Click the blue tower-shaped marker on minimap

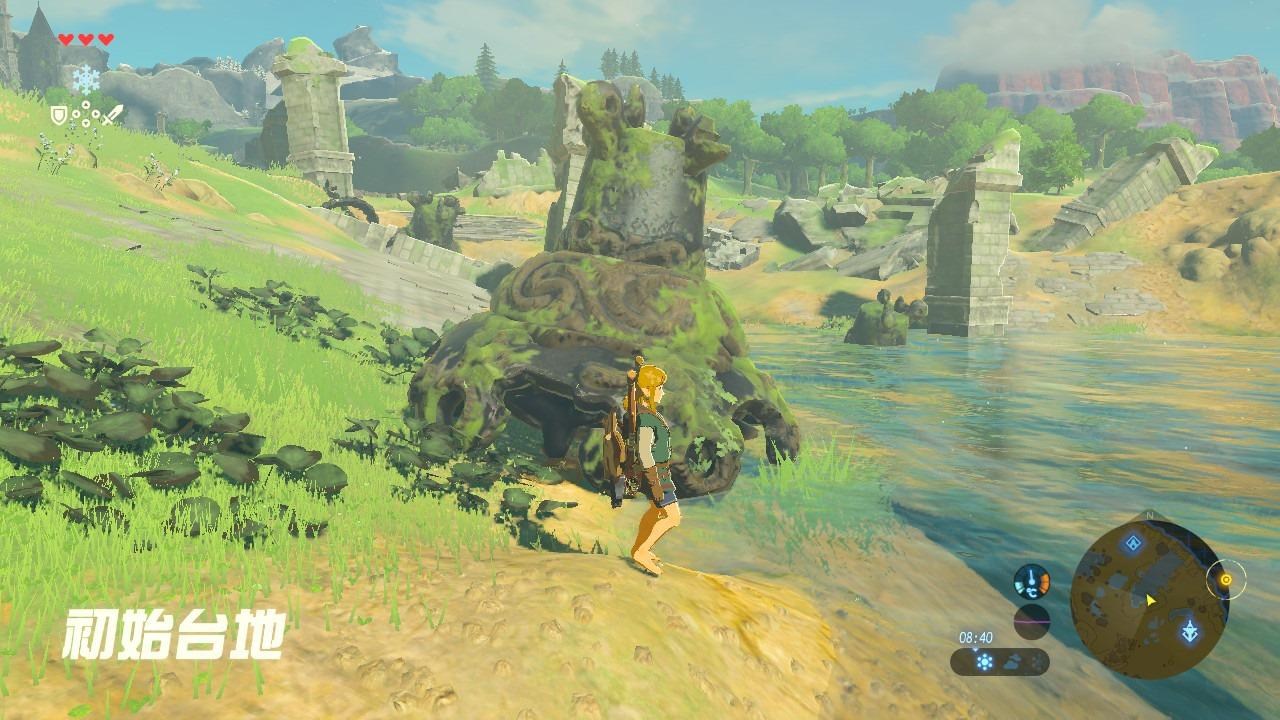tap(1189, 631)
